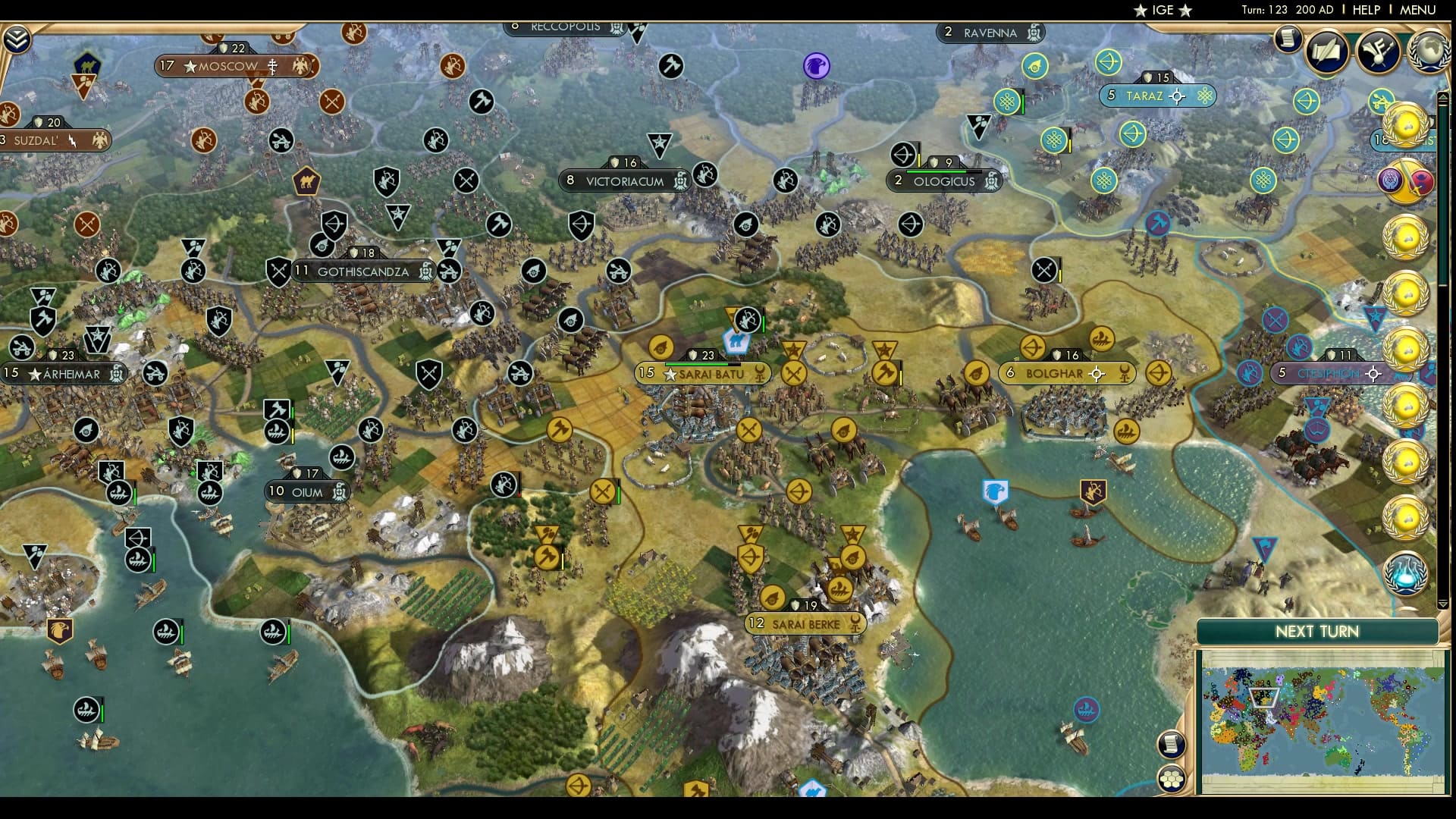Open the notification log scroll icon
The height and width of the screenshot is (819, 1456).
(1287, 39)
